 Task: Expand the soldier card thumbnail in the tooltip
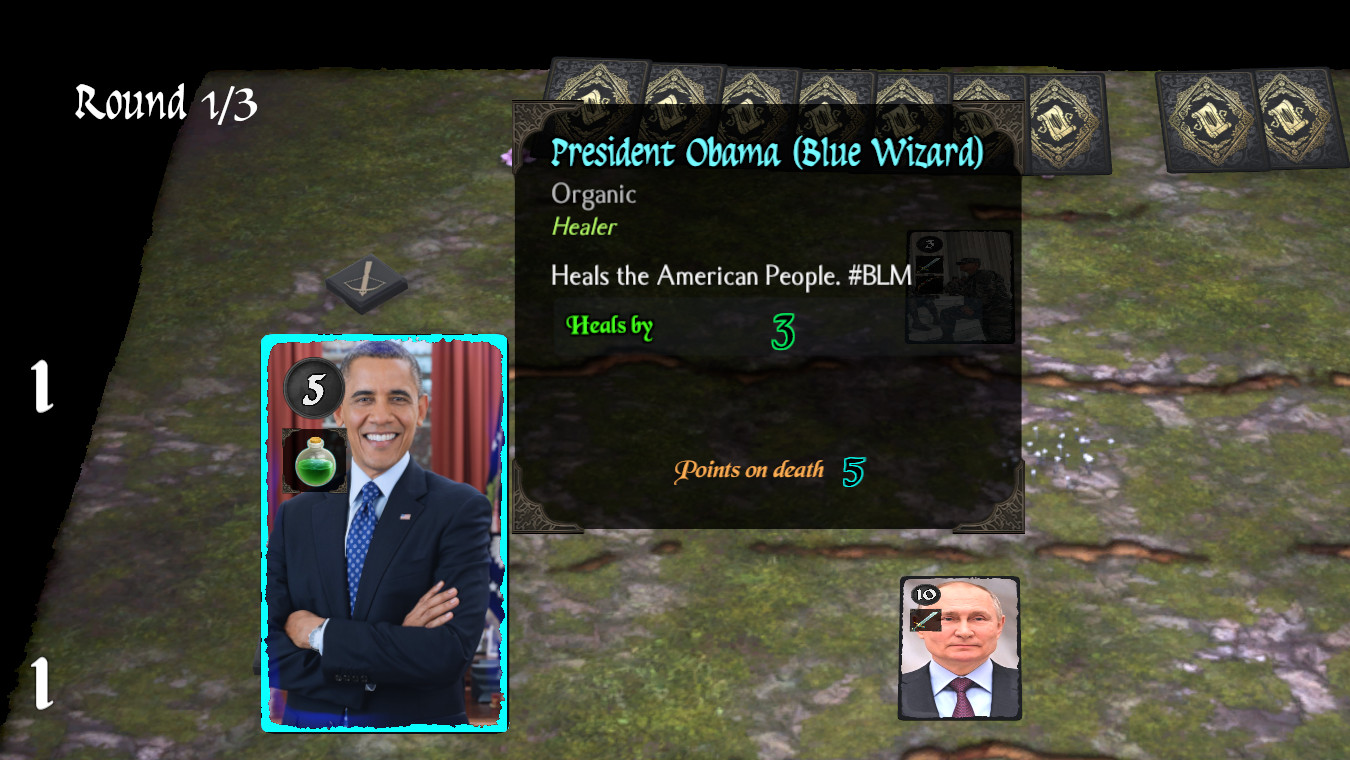point(959,287)
